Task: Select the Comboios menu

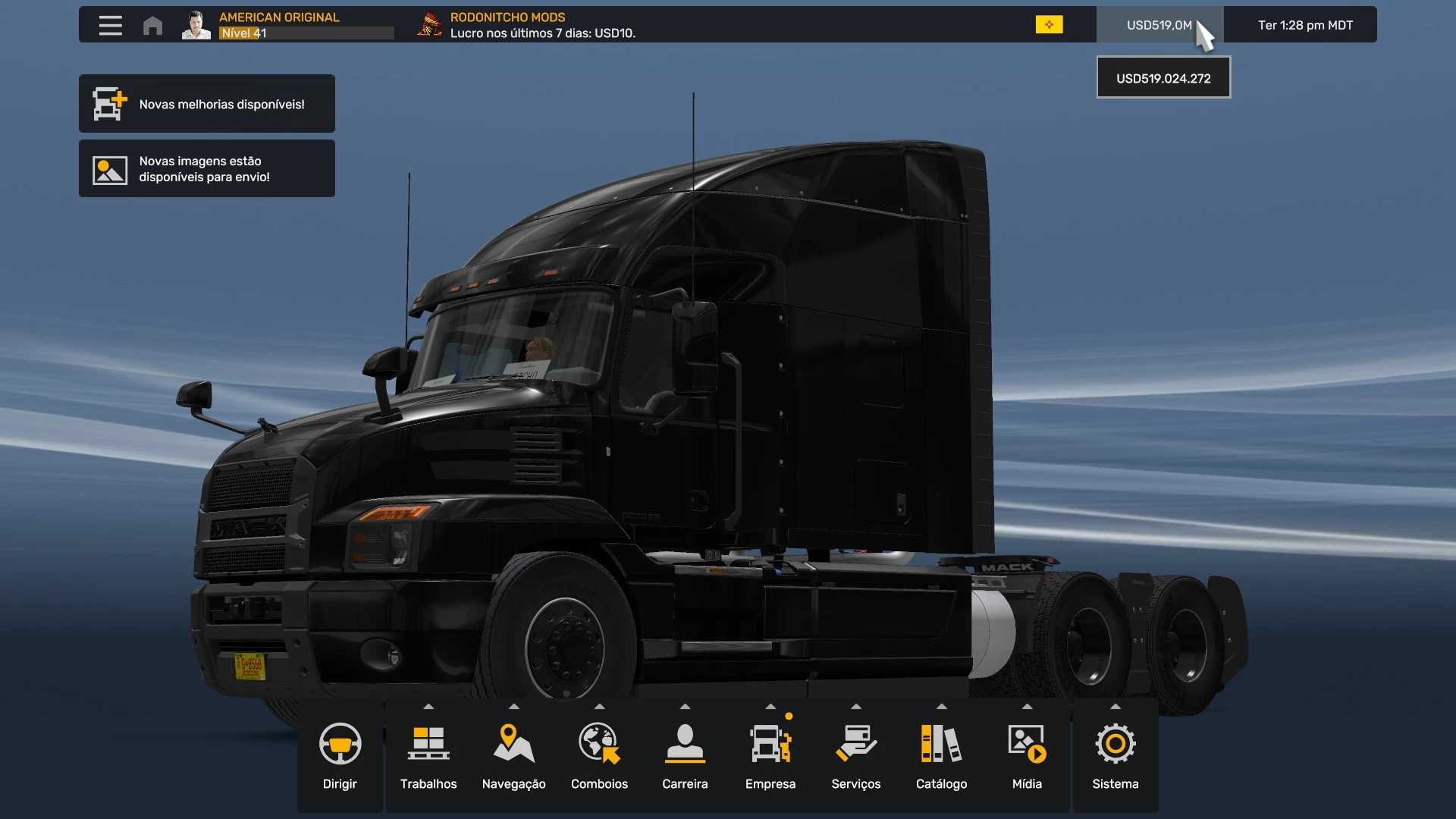Action: point(599,755)
